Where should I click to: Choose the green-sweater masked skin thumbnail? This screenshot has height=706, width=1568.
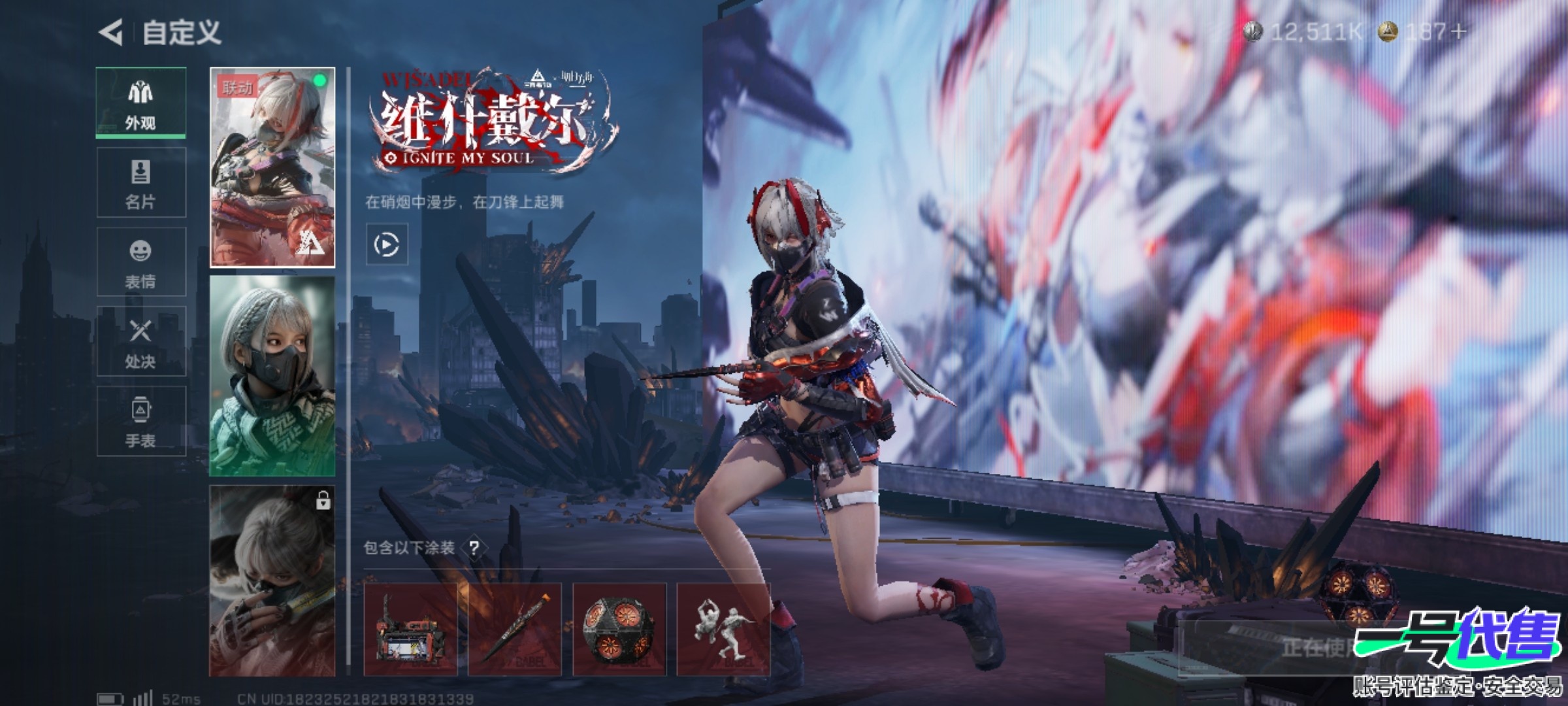pyautogui.click(x=272, y=376)
